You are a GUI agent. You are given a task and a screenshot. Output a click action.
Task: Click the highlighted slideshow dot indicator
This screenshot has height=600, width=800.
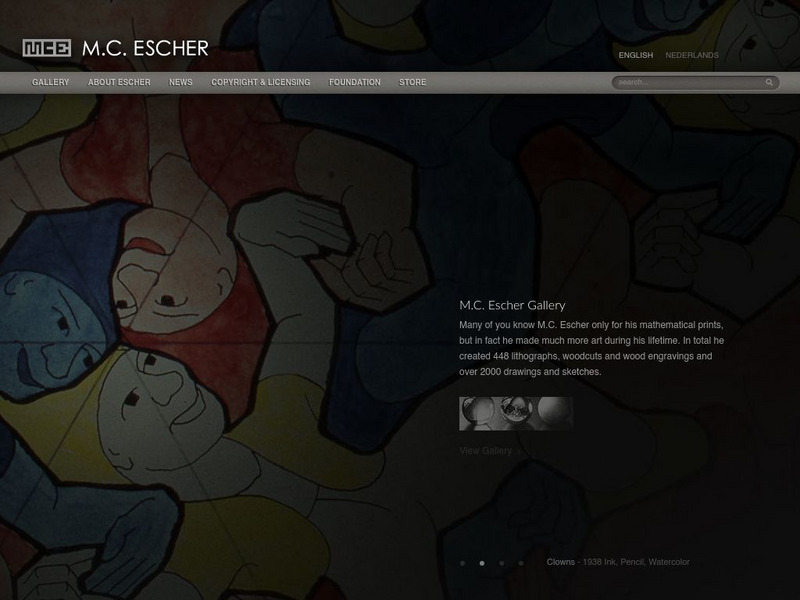[482, 563]
